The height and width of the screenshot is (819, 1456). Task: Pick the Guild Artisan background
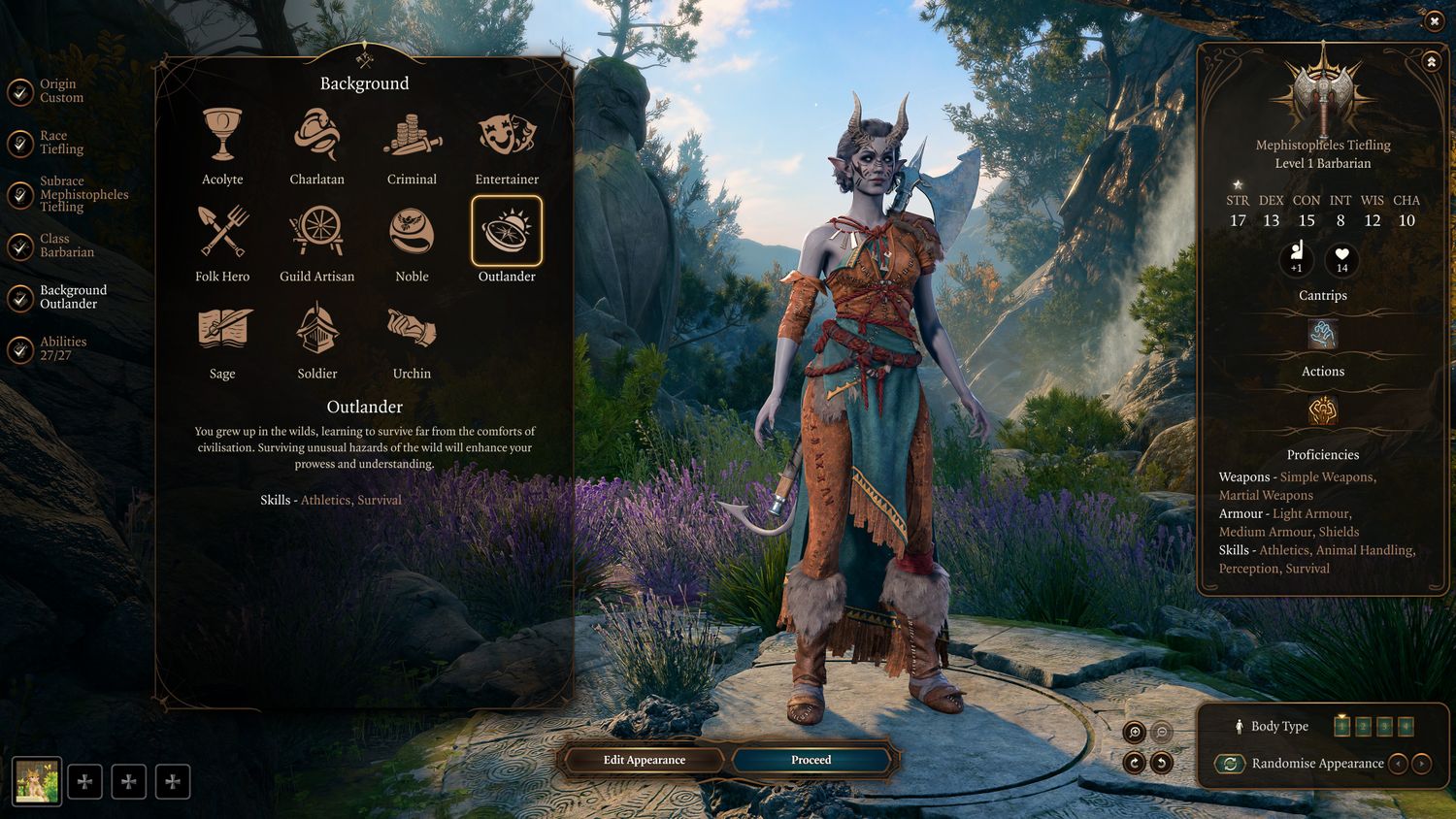coord(316,233)
